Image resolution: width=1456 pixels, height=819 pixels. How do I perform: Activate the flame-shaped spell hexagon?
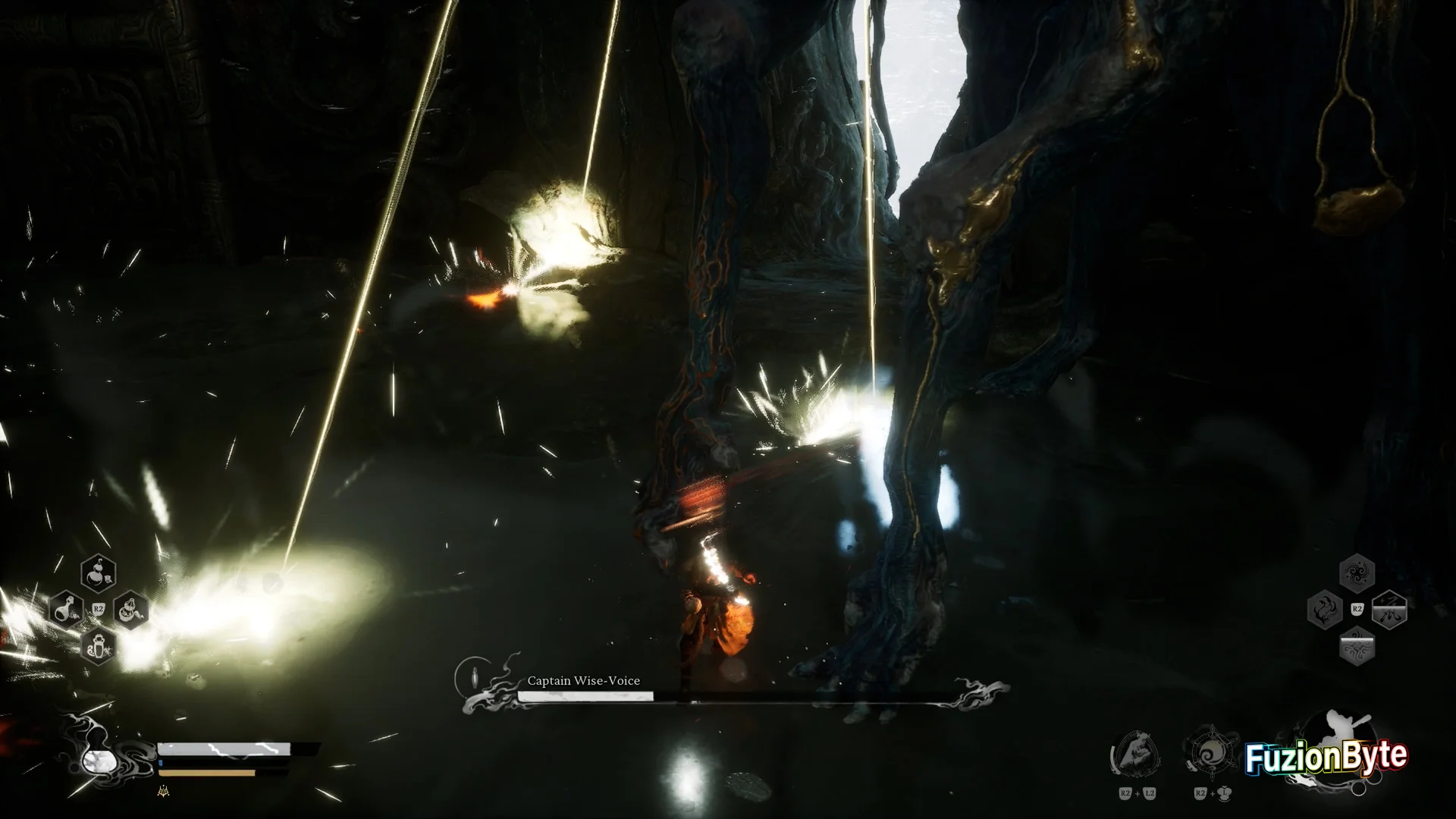pos(1325,610)
